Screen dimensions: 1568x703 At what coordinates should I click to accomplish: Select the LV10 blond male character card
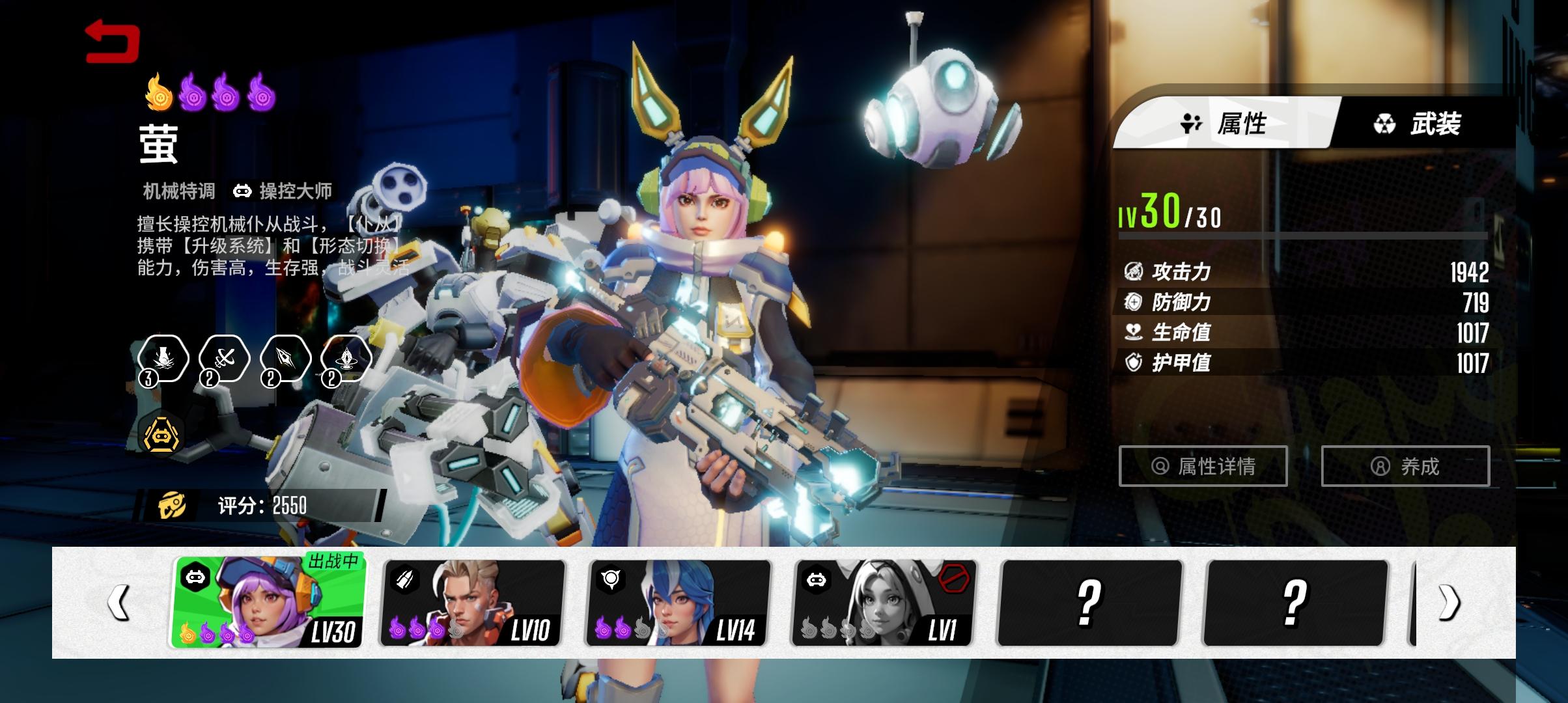tap(473, 603)
